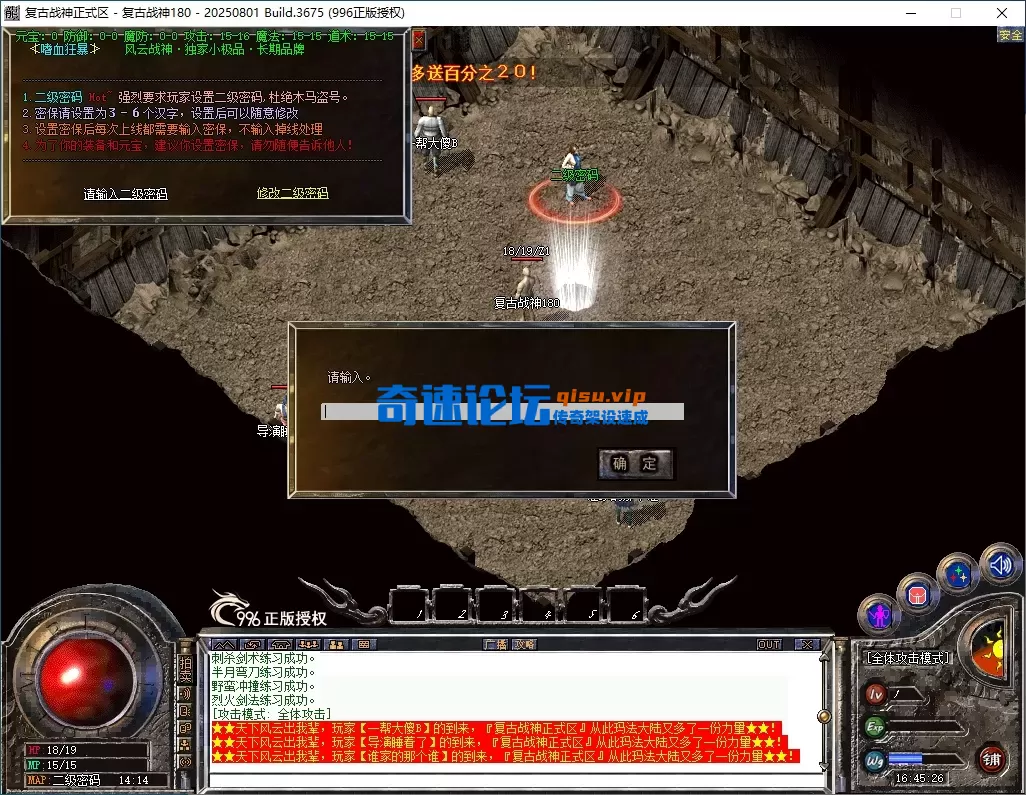Viewport: 1026px width, 795px height.
Task: Confirm the input with the 确定 button
Action: [635, 463]
